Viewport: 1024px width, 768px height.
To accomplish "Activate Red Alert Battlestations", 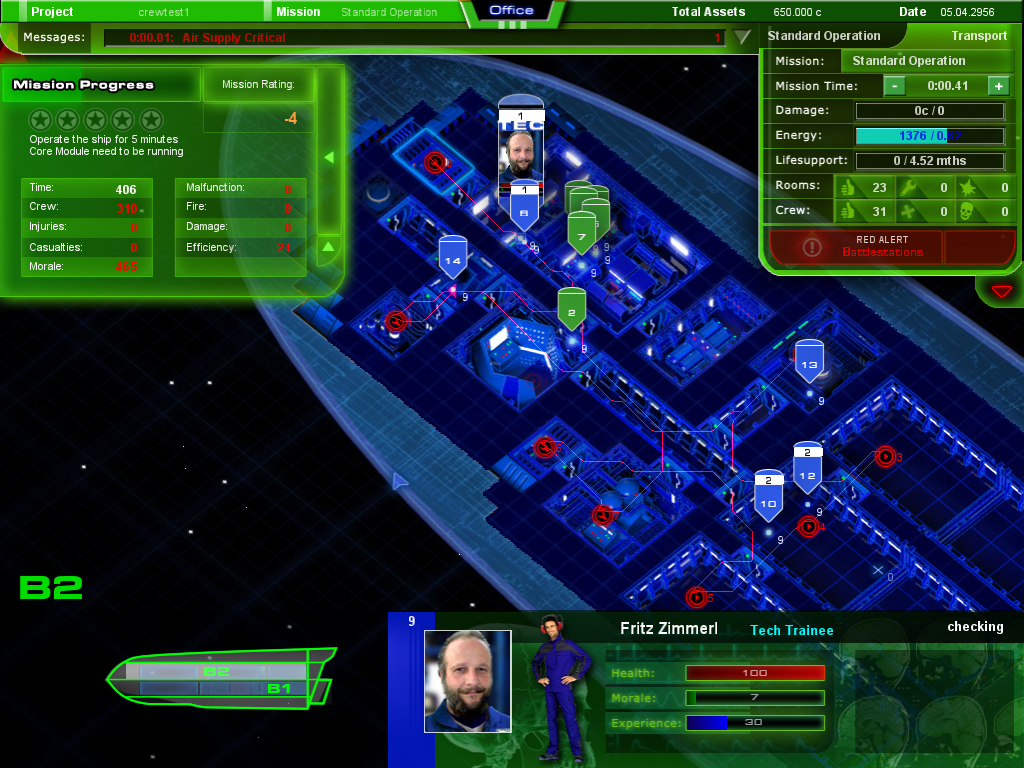I will [x=855, y=247].
